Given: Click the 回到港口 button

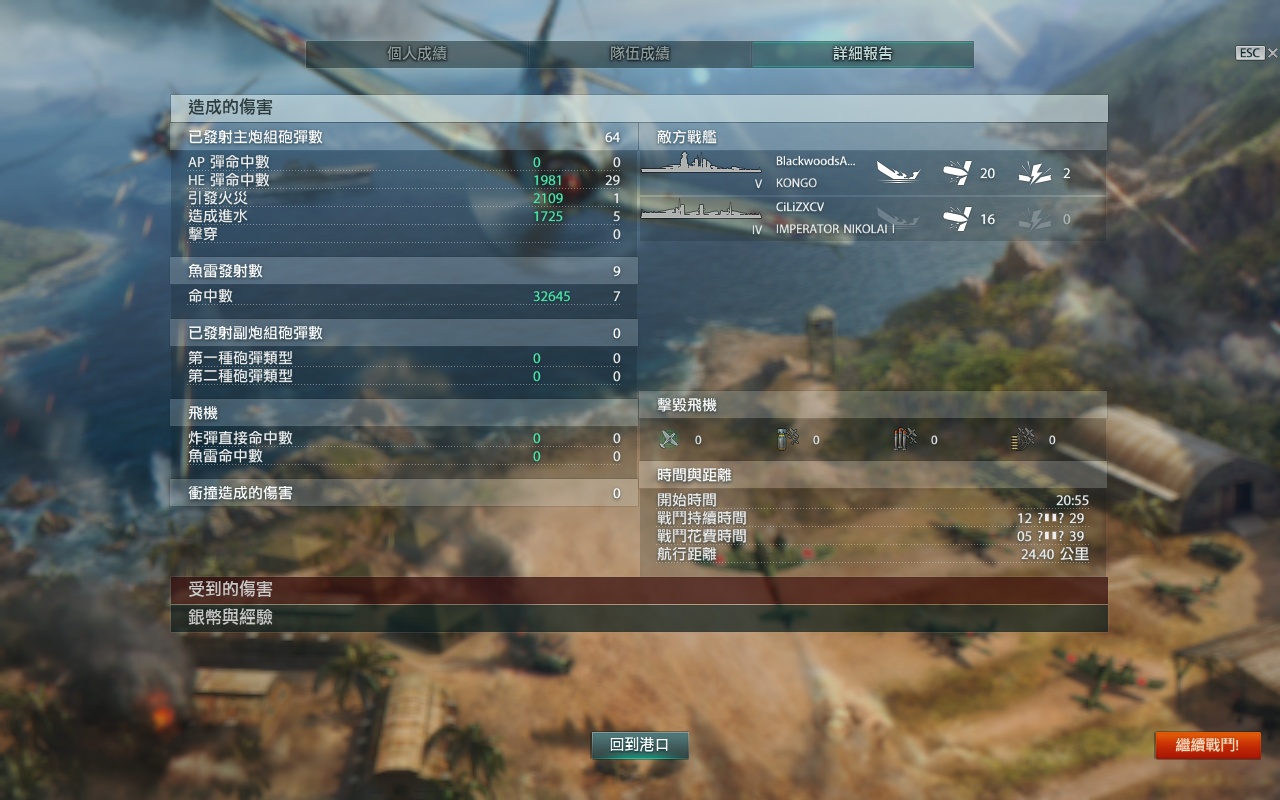Looking at the screenshot, I should (640, 745).
